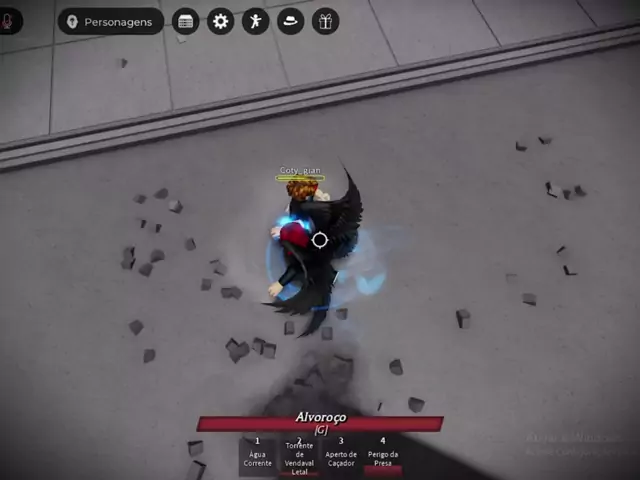640x480 pixels.
Task: Open the gear settings menu
Action: (x=220, y=21)
